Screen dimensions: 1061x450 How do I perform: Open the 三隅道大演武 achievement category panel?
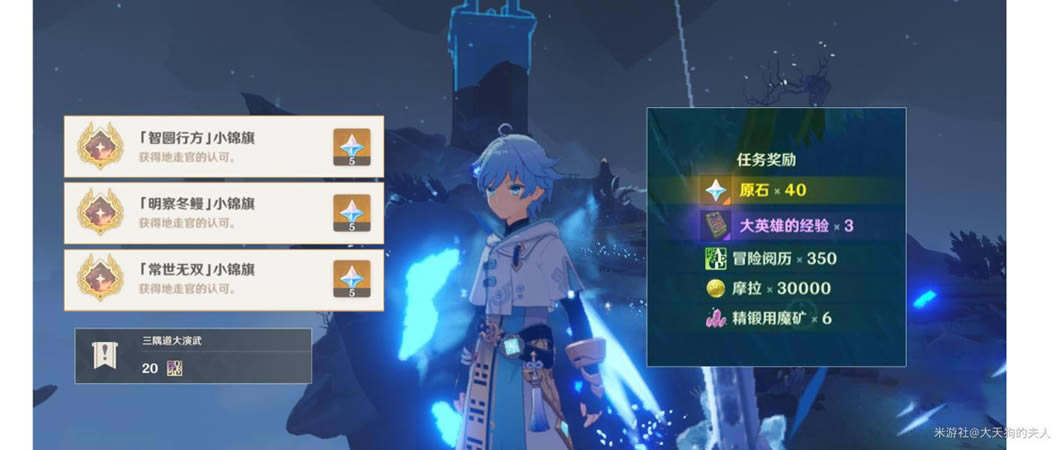point(193,356)
